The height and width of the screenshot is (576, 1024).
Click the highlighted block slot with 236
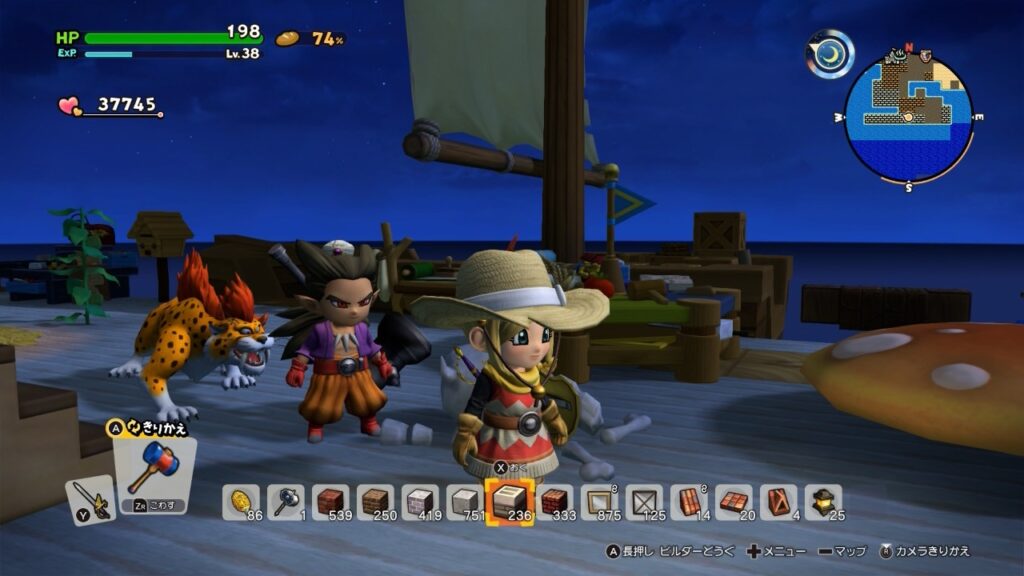(x=509, y=500)
